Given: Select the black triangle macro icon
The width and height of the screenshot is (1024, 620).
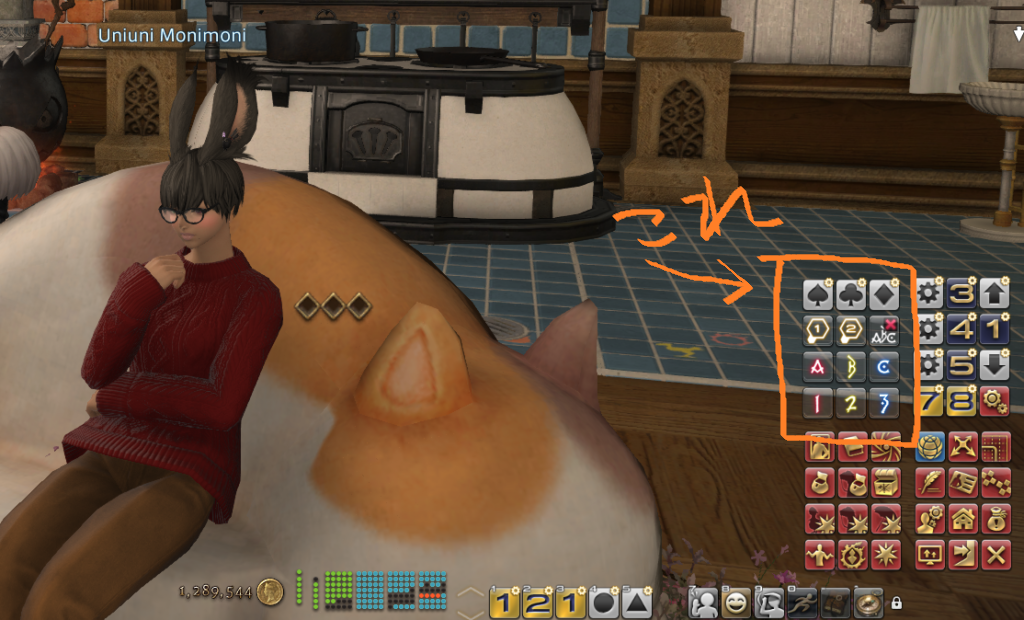Looking at the screenshot, I should click(x=635, y=603).
